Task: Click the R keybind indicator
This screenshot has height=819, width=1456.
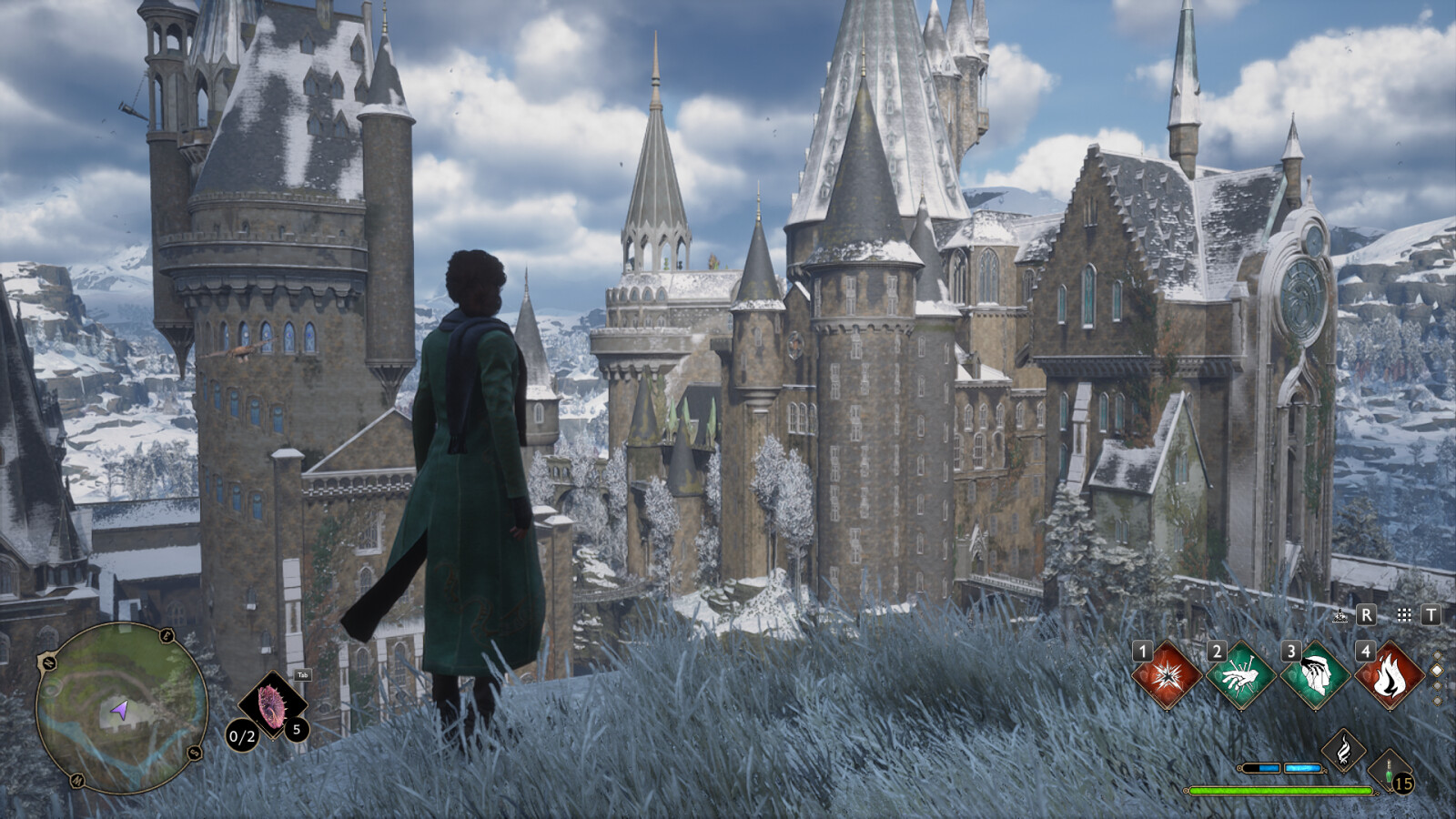Action: pyautogui.click(x=1365, y=615)
